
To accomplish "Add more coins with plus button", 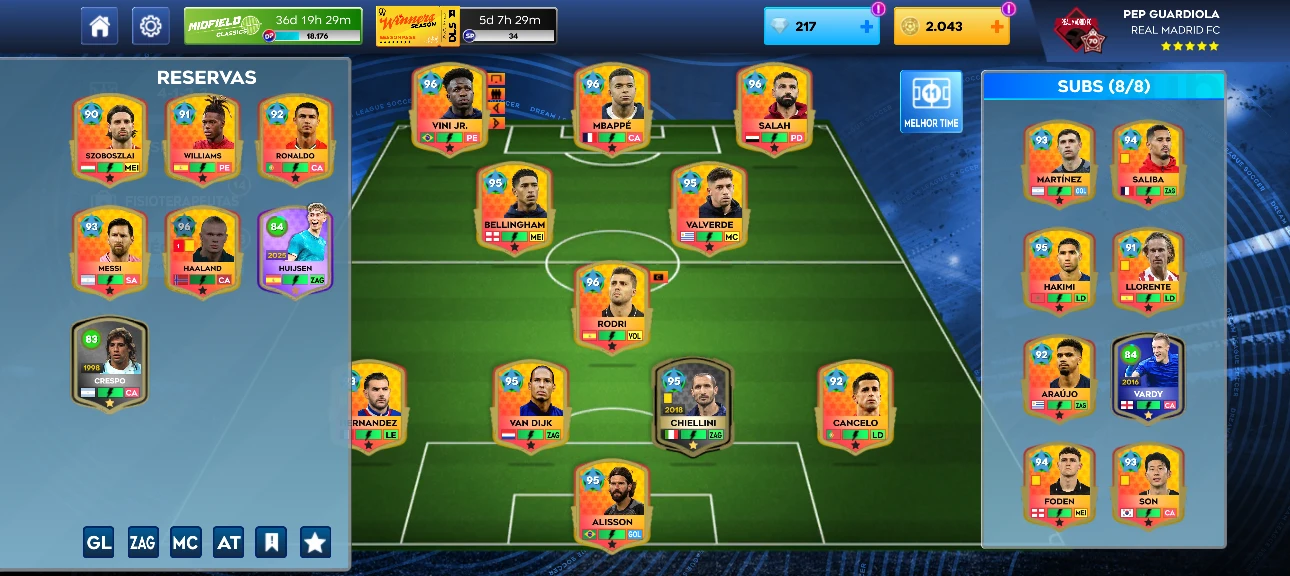I will click(x=996, y=27).
